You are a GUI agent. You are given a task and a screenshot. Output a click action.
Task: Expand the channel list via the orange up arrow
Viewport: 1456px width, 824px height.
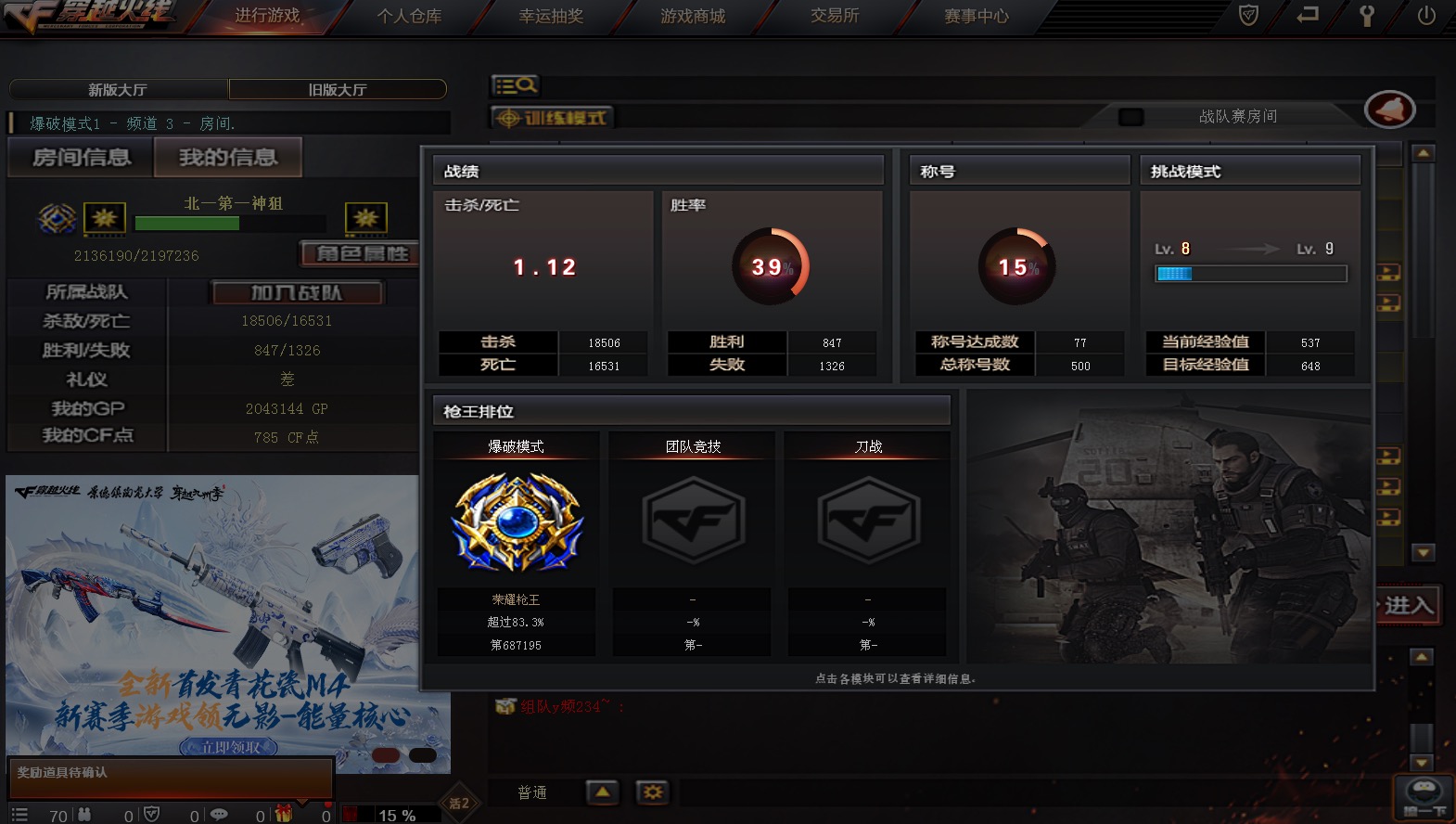(x=603, y=792)
